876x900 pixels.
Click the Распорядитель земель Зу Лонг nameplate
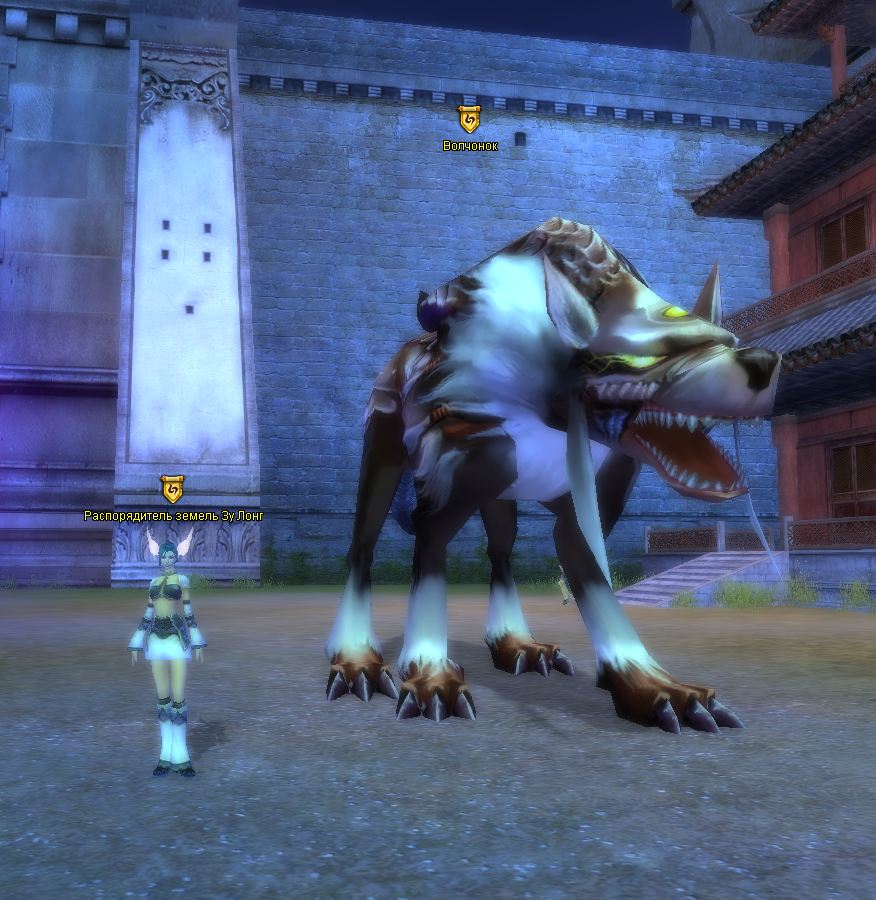point(174,516)
